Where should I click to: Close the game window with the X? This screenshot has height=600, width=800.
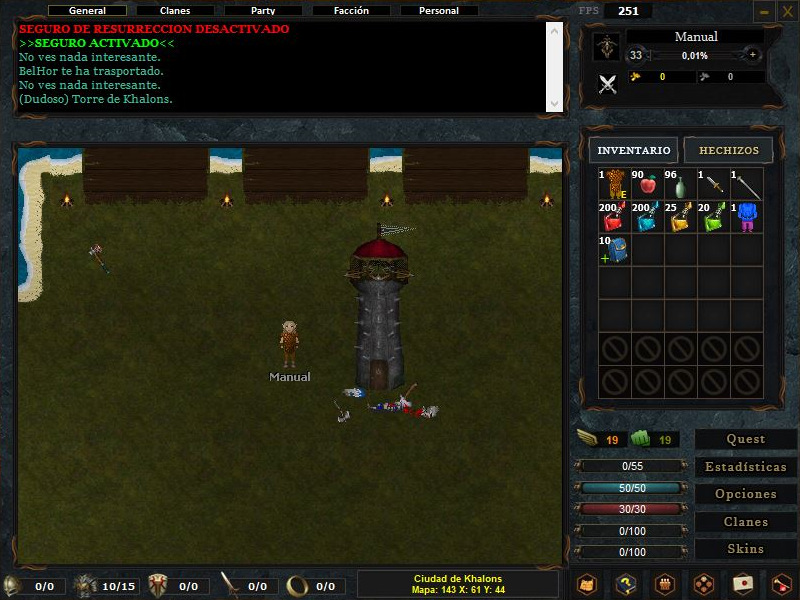click(785, 12)
